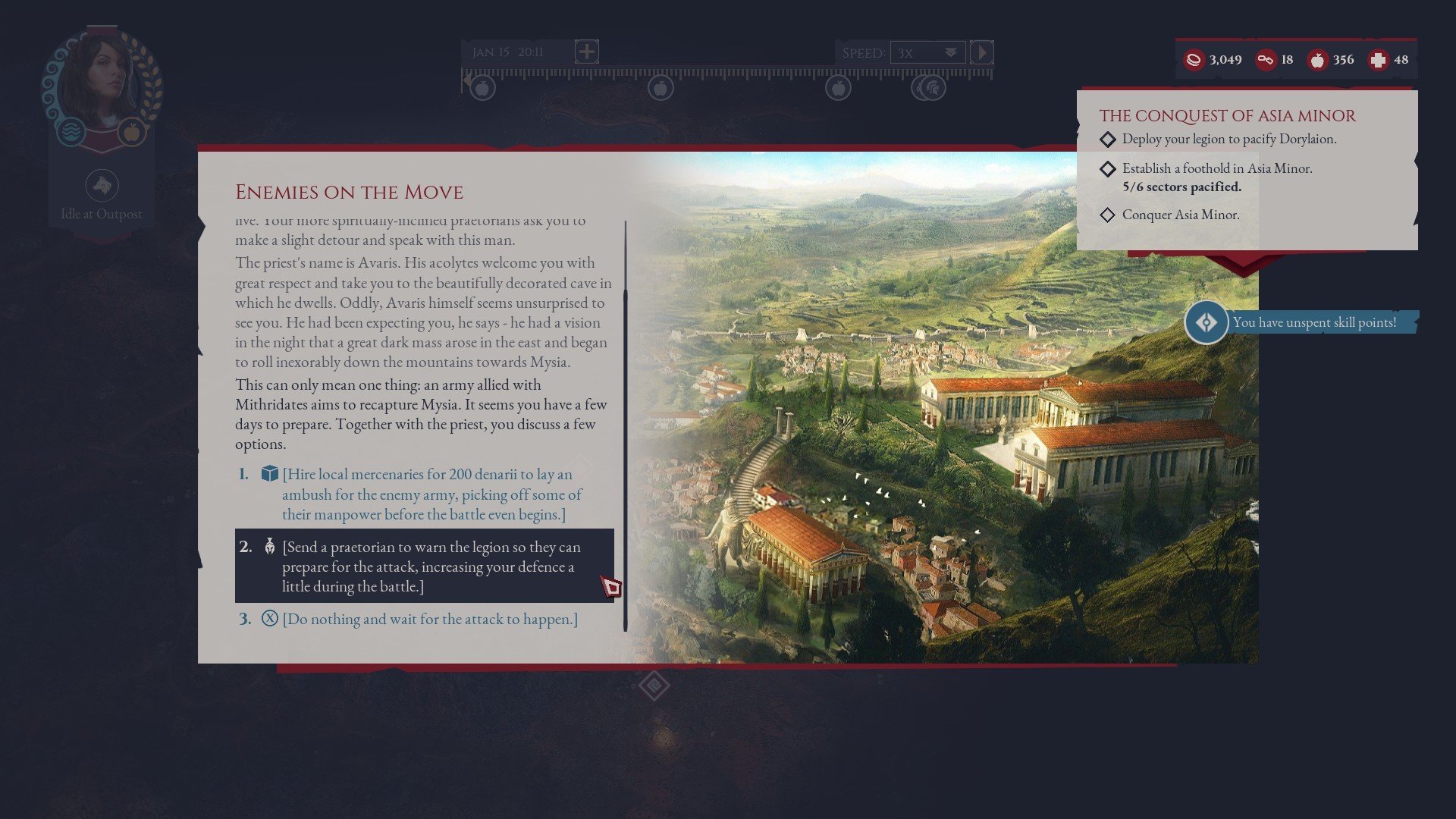This screenshot has height=819, width=1456.
Task: Select the unspent skill points notification icon
Action: pos(1206,322)
